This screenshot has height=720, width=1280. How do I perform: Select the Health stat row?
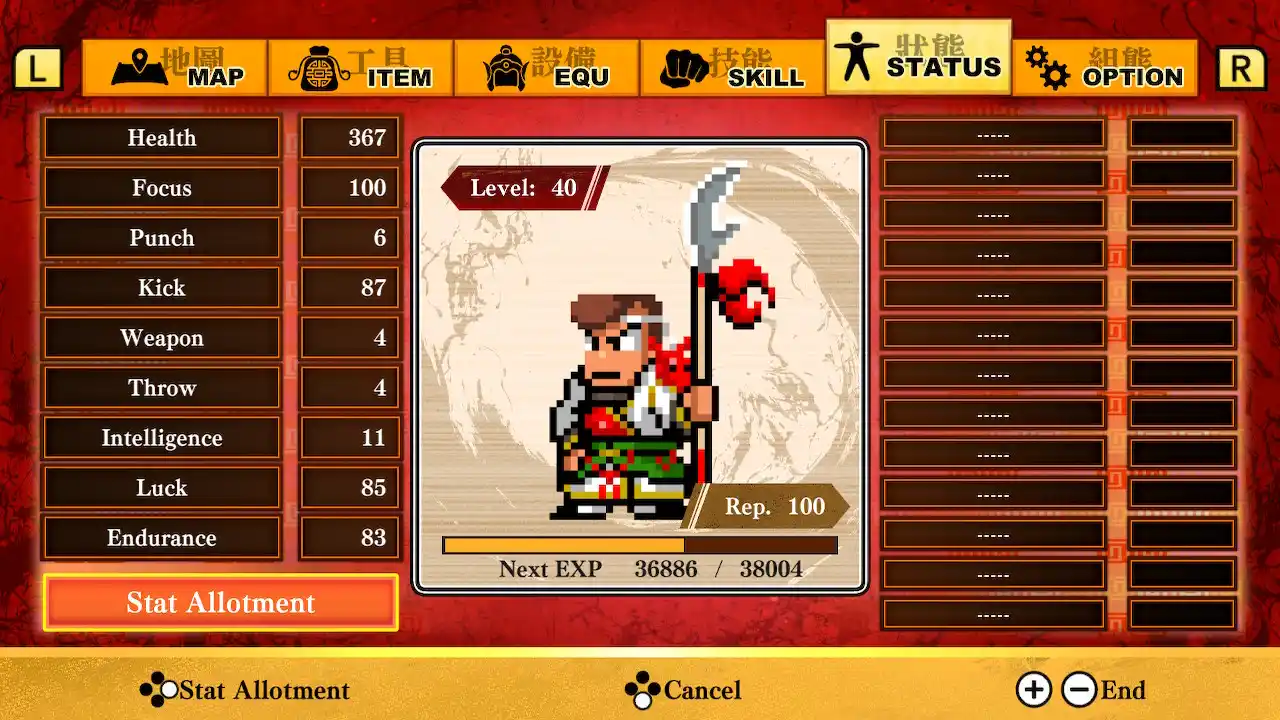pyautogui.click(x=162, y=138)
